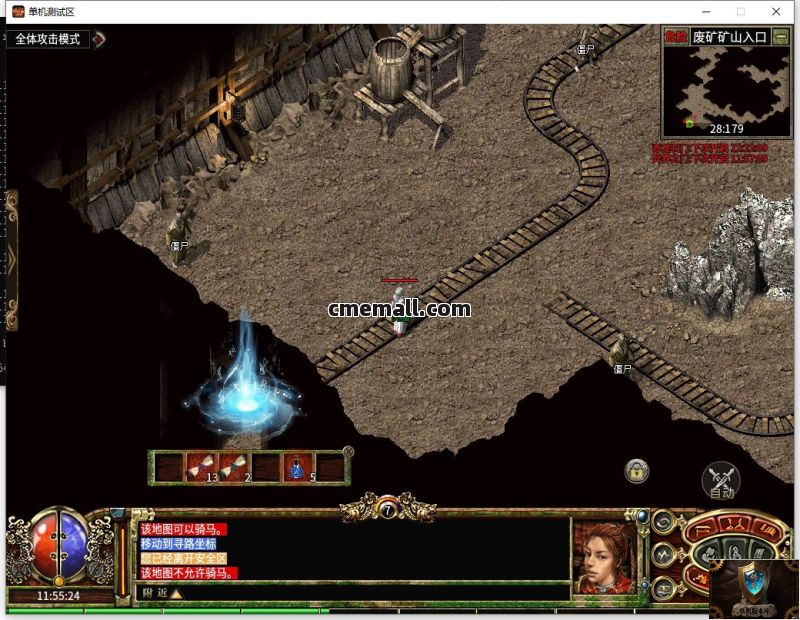The width and height of the screenshot is (800, 620).
Task: Drink the blue mana potion in the hotbar
Action: tap(298, 466)
